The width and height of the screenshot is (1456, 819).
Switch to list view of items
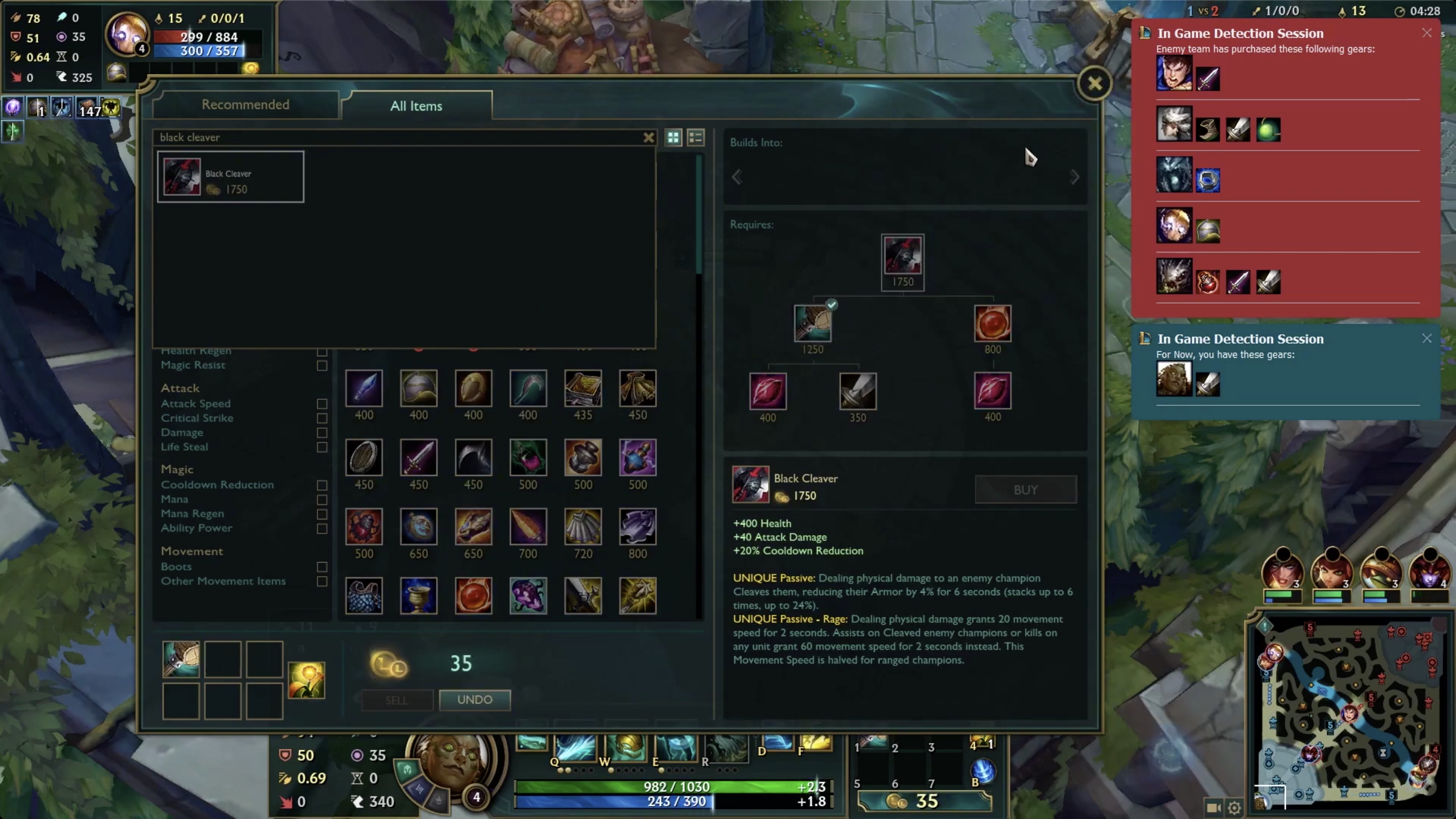tap(696, 138)
